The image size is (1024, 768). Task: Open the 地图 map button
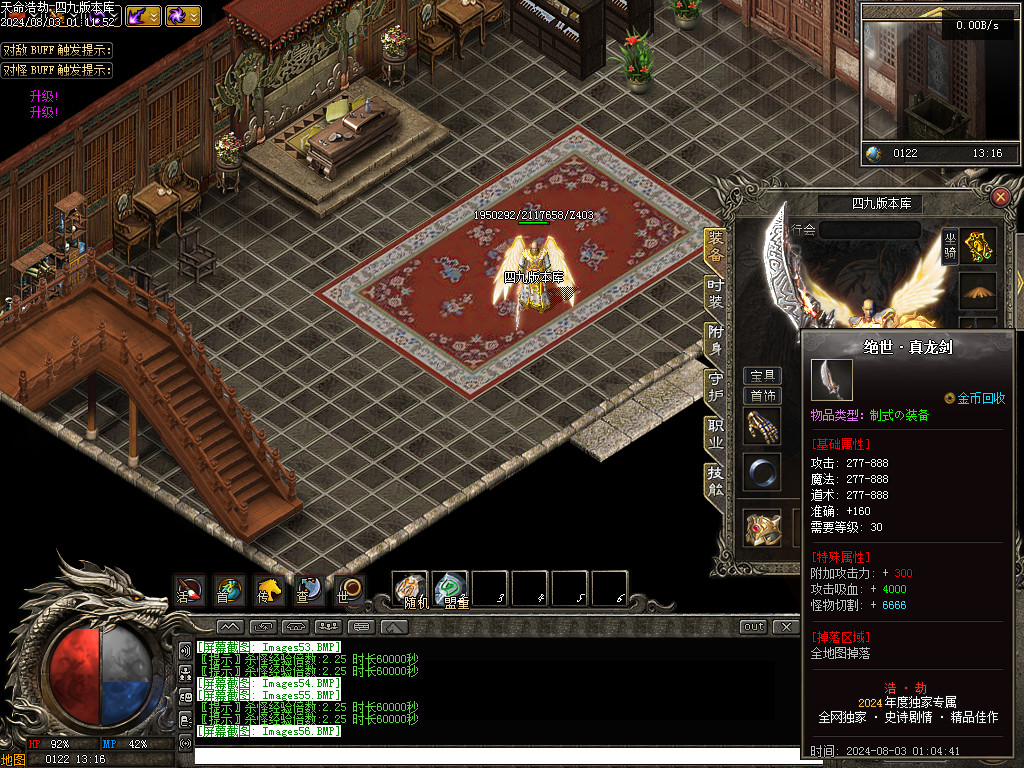click(x=14, y=759)
